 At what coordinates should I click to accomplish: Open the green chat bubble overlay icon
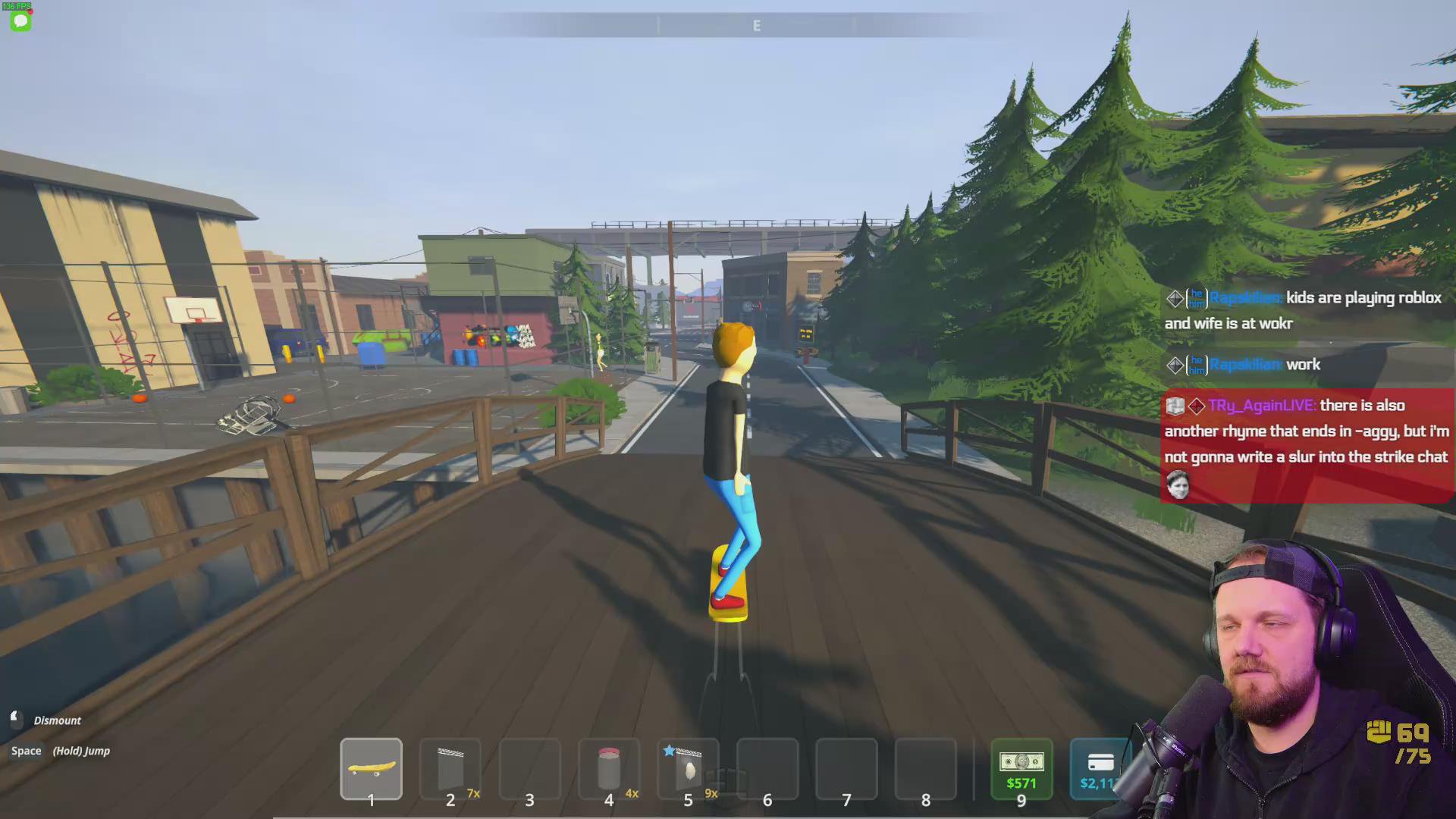coord(20,21)
